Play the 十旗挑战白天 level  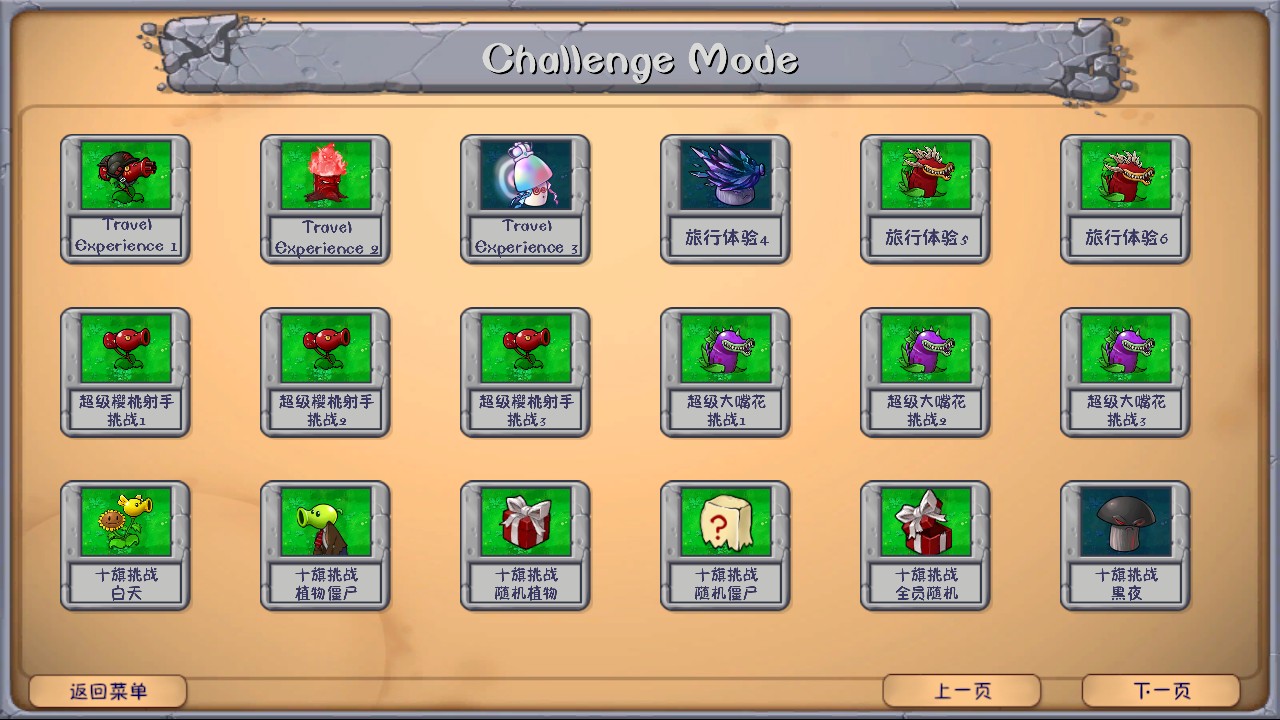(125, 543)
